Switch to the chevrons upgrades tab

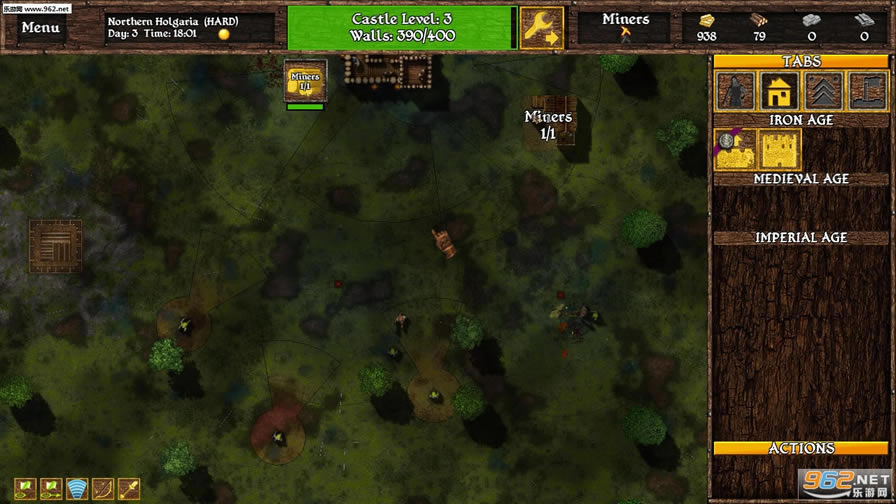click(823, 91)
